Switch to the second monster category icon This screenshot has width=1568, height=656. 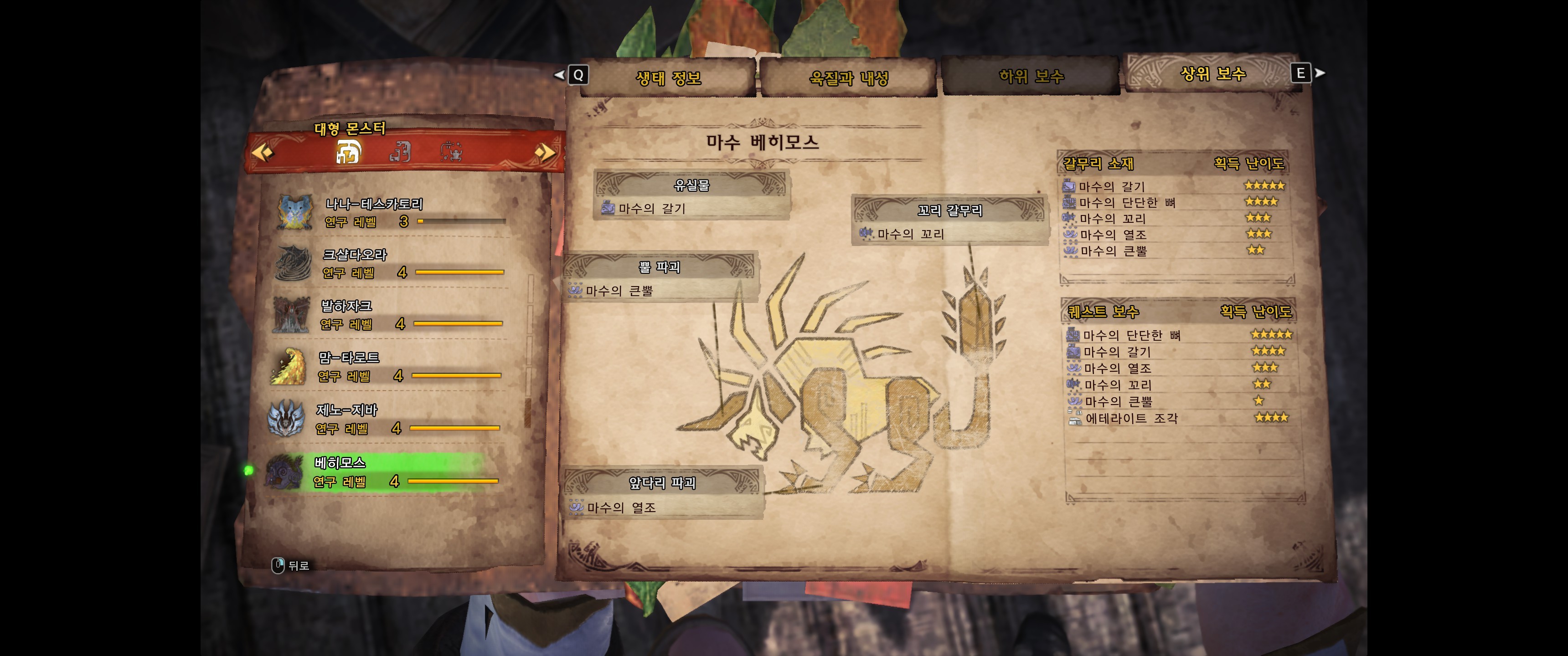tap(400, 152)
